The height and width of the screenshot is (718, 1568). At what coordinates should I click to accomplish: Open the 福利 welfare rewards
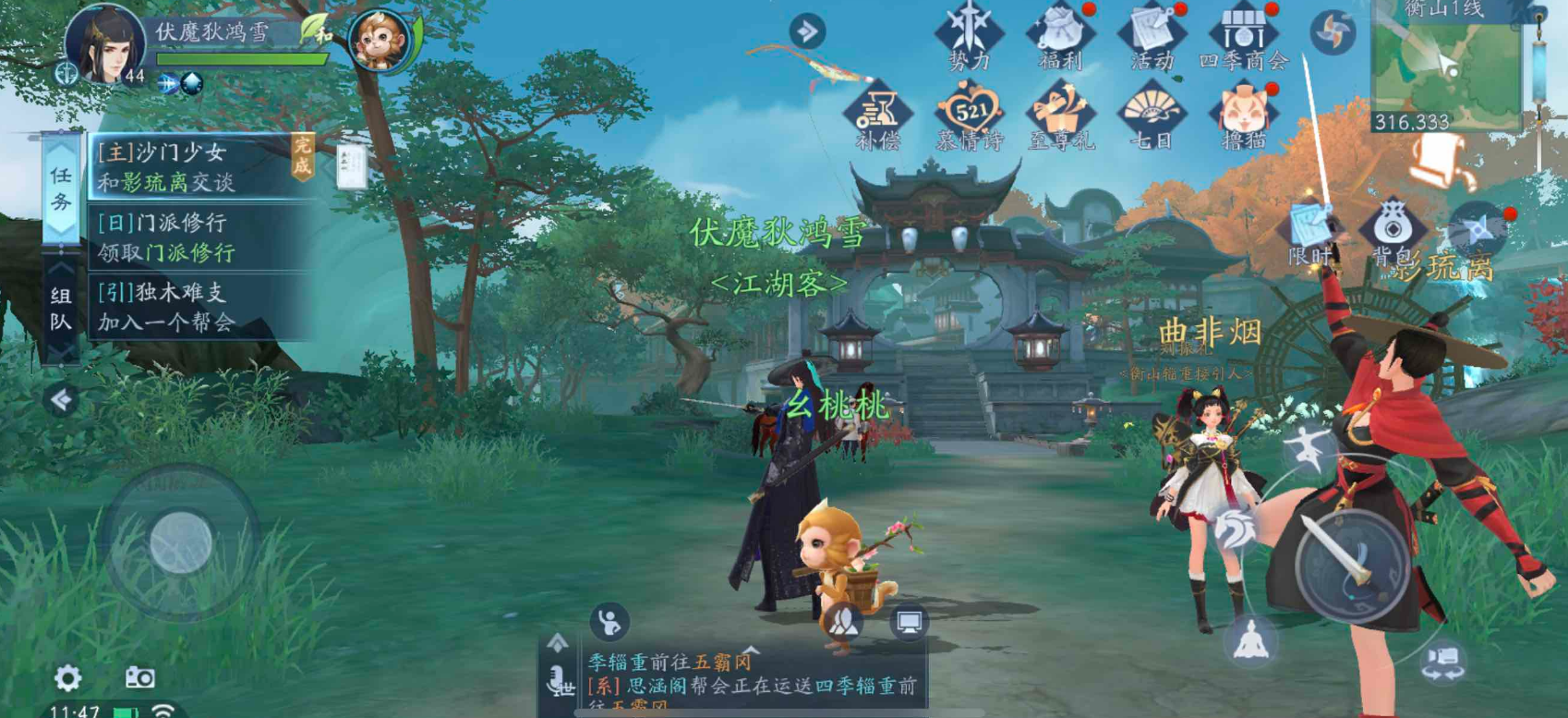(1059, 37)
